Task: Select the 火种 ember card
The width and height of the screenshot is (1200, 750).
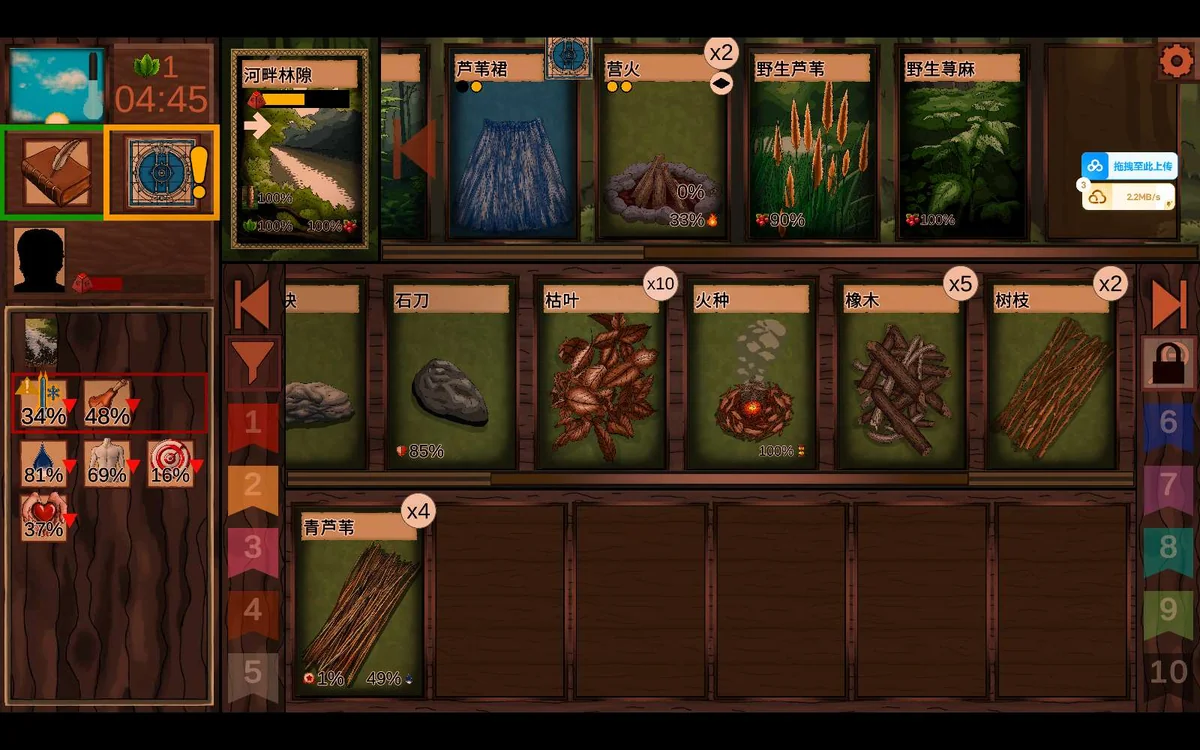Action: tap(751, 375)
